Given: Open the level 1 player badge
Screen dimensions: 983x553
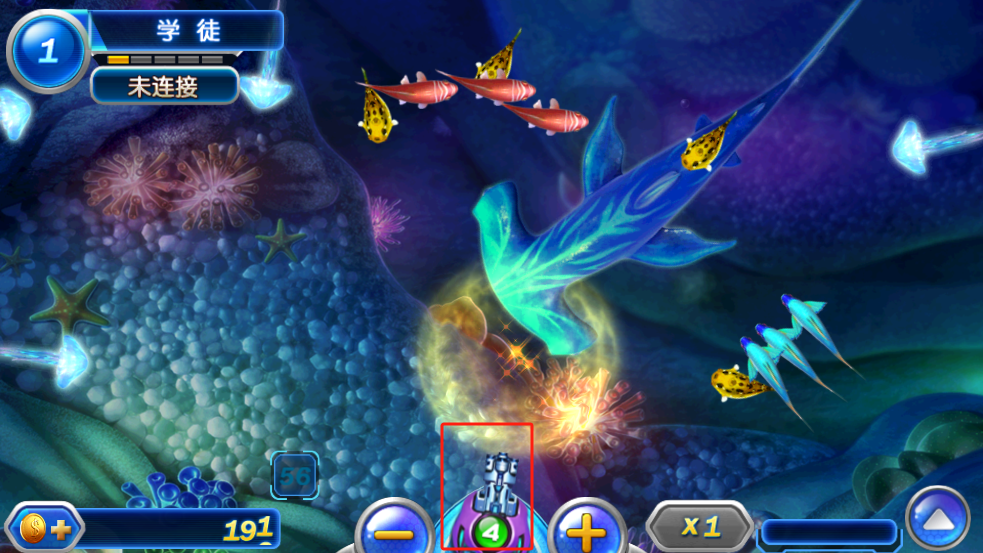Looking at the screenshot, I should click(x=48, y=51).
